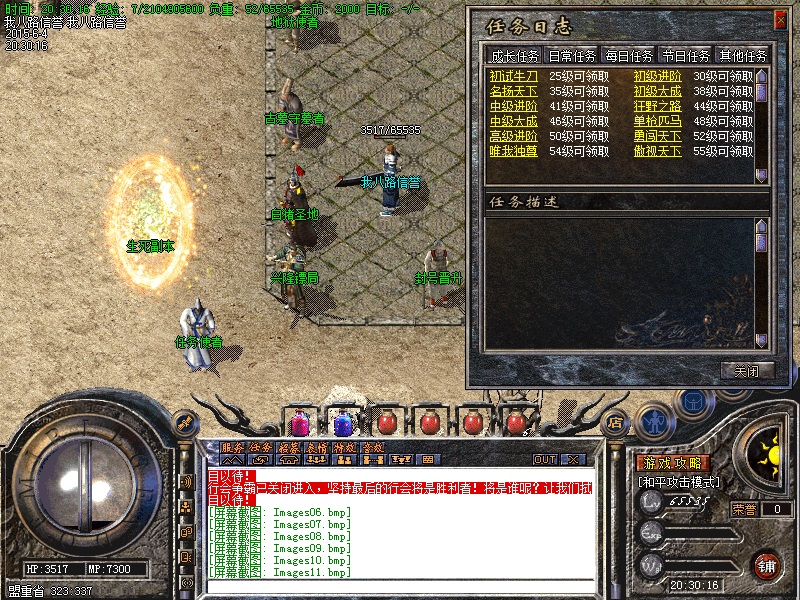Switch to the 成长任务 tab

pyautogui.click(x=514, y=56)
